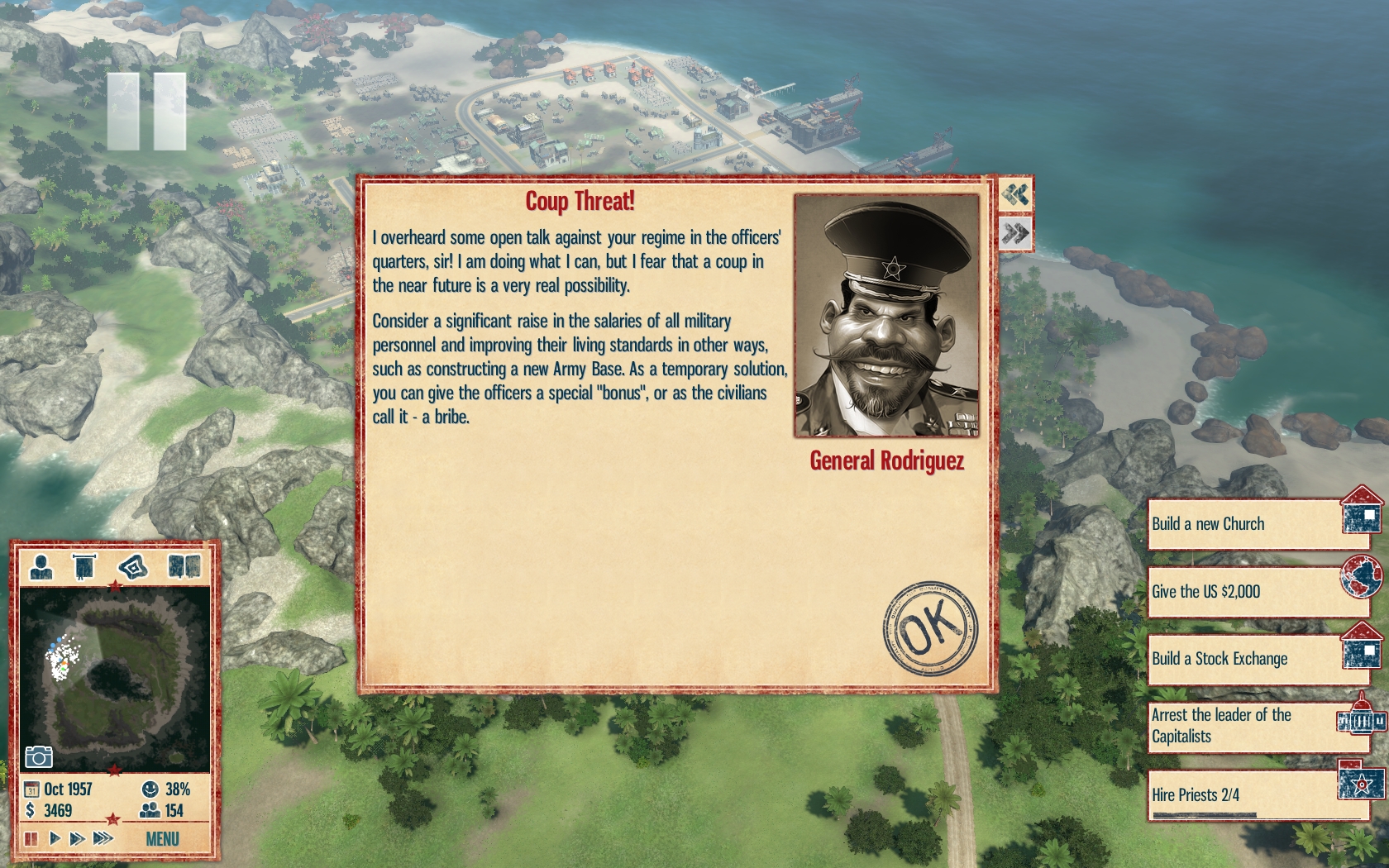Set game speed to normal play
Image resolution: width=1389 pixels, height=868 pixels.
55,839
